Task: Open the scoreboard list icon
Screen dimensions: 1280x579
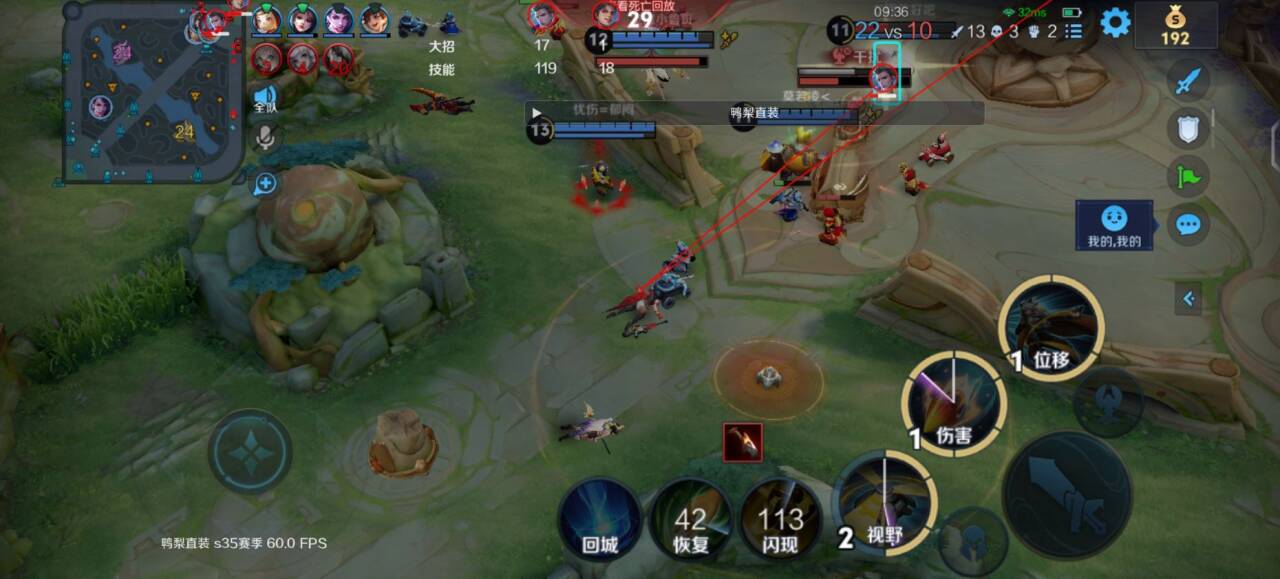Action: [x=1074, y=31]
